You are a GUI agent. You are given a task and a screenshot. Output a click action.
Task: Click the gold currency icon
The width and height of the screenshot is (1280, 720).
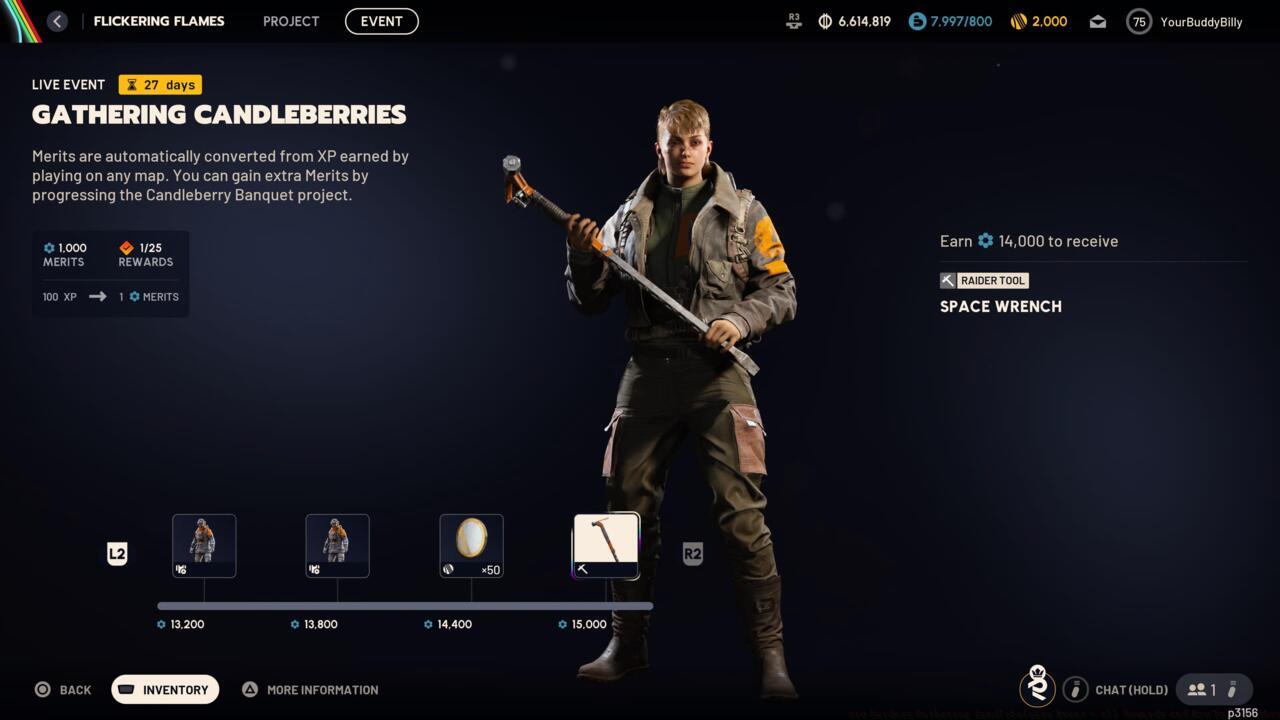(x=1019, y=20)
